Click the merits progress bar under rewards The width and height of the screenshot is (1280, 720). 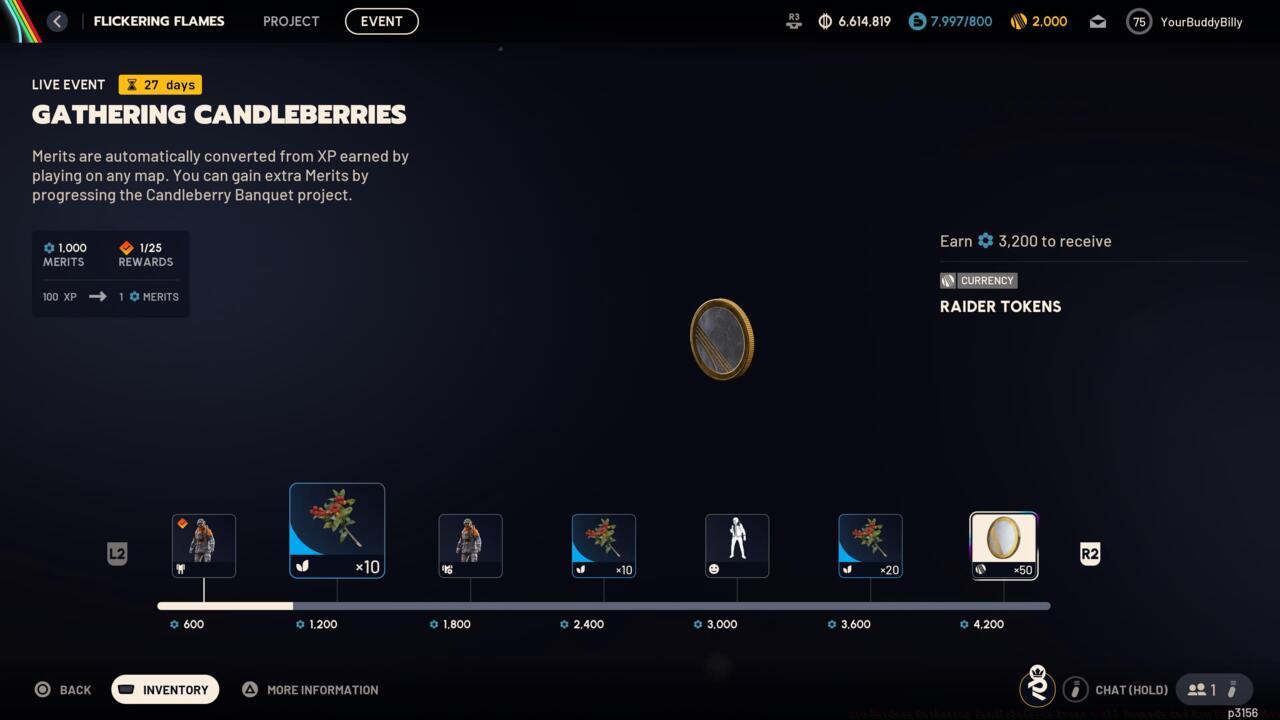pos(604,606)
